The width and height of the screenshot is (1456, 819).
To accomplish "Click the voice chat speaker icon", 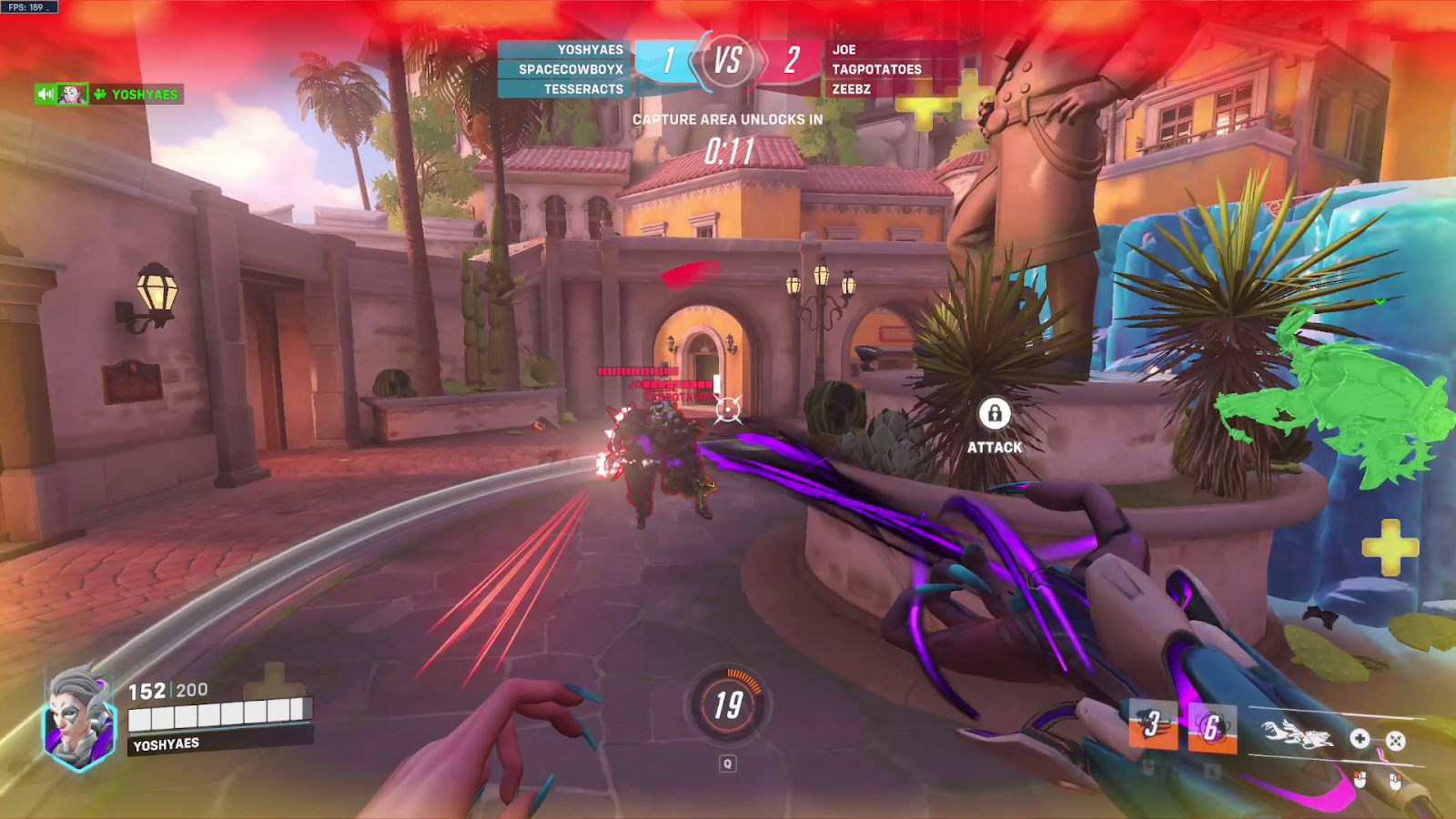I will pos(45,94).
